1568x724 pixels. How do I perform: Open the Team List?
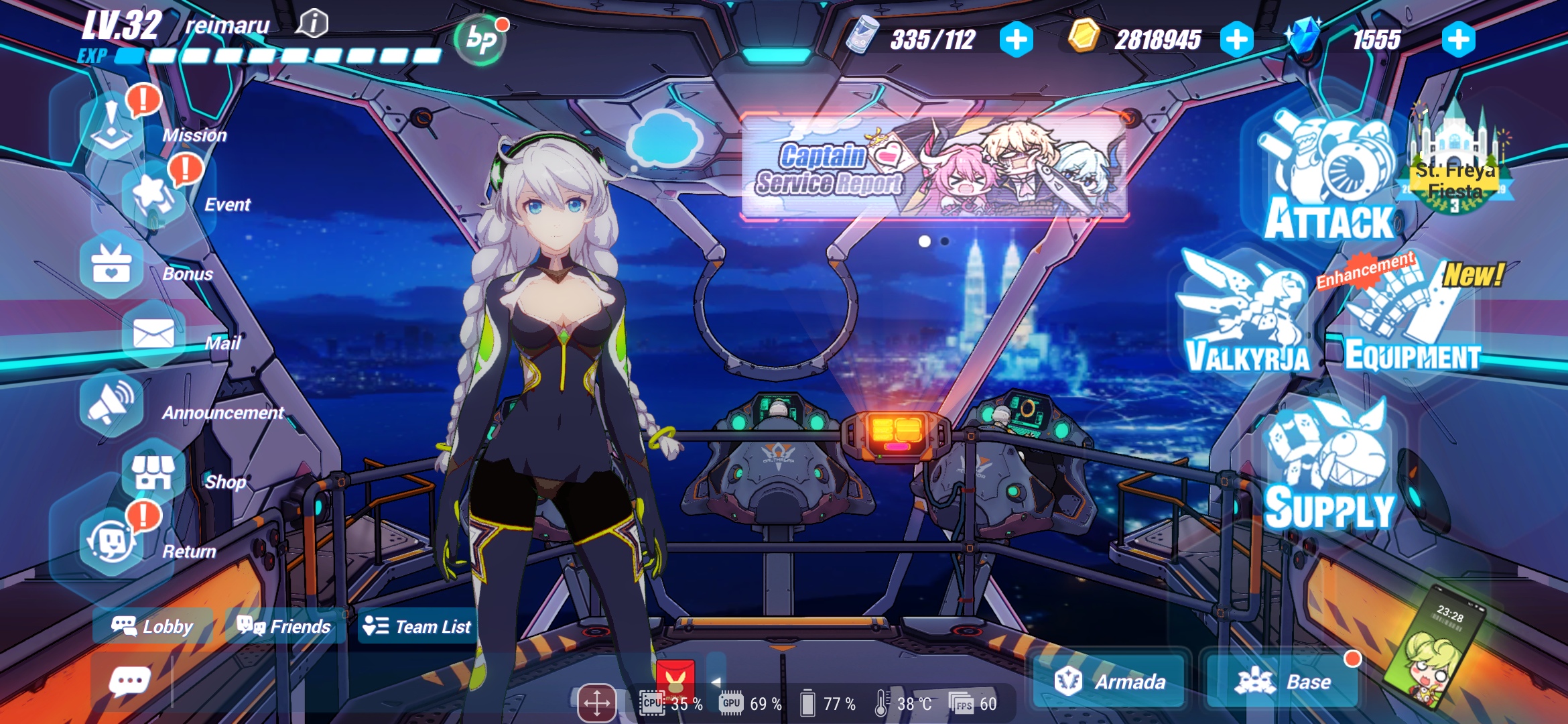coord(417,626)
